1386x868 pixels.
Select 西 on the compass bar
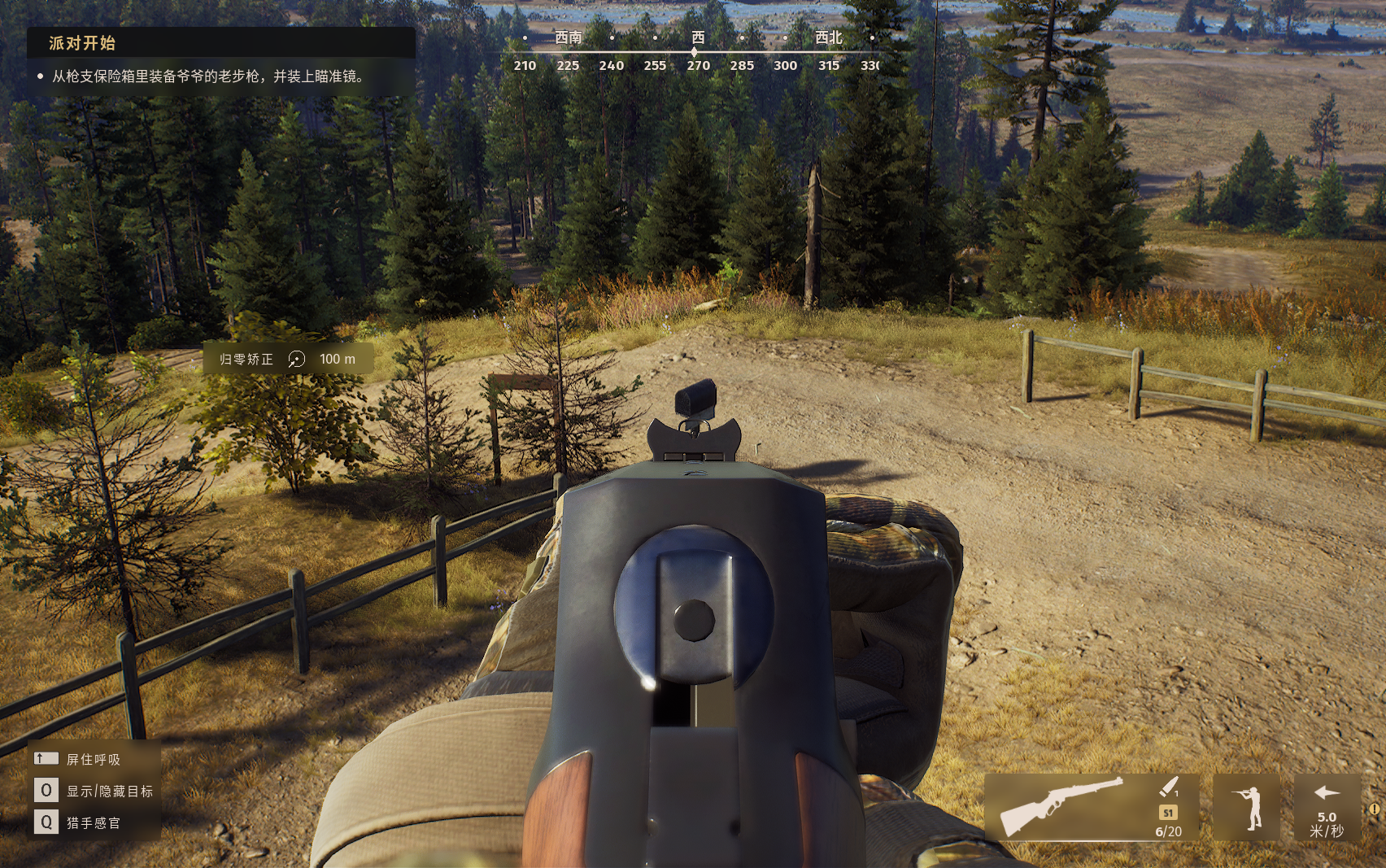695,37
